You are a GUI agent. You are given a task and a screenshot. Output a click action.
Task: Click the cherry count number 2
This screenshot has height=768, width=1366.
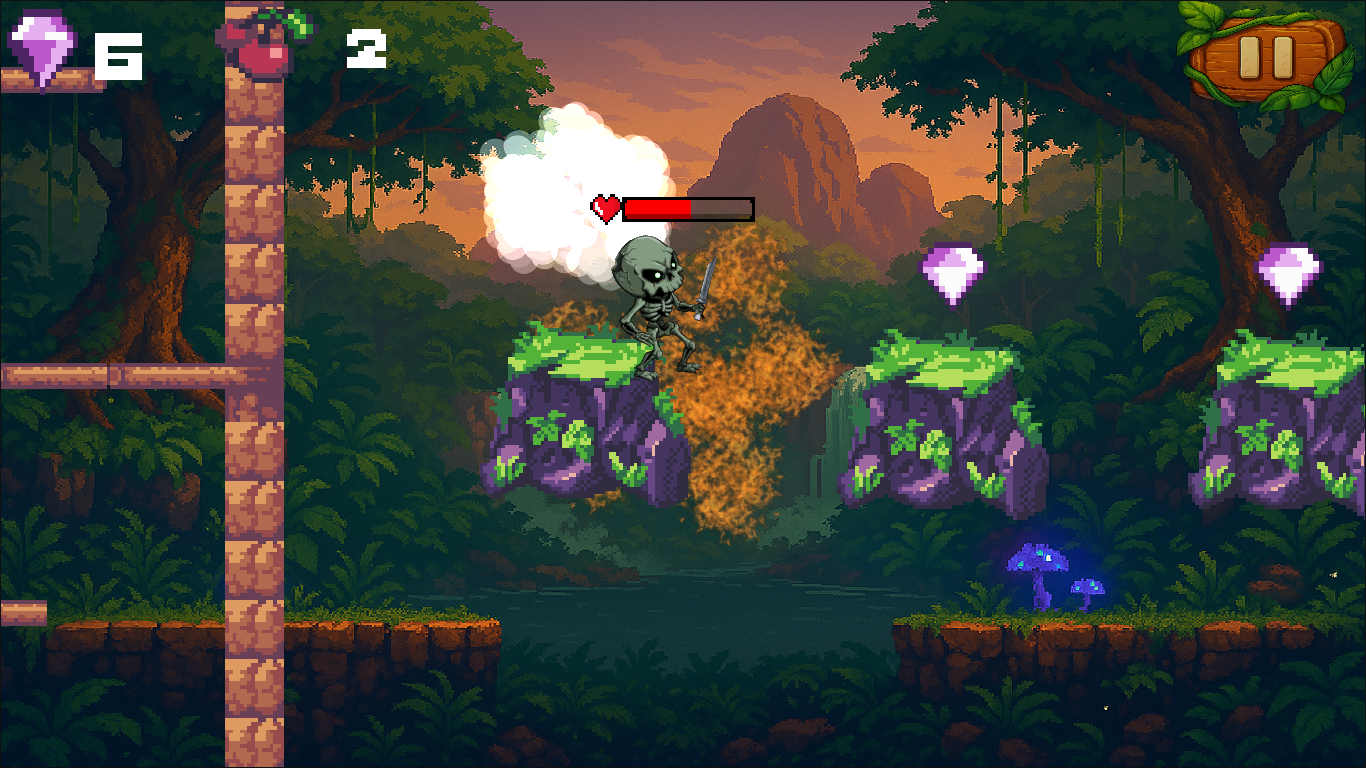[x=367, y=50]
